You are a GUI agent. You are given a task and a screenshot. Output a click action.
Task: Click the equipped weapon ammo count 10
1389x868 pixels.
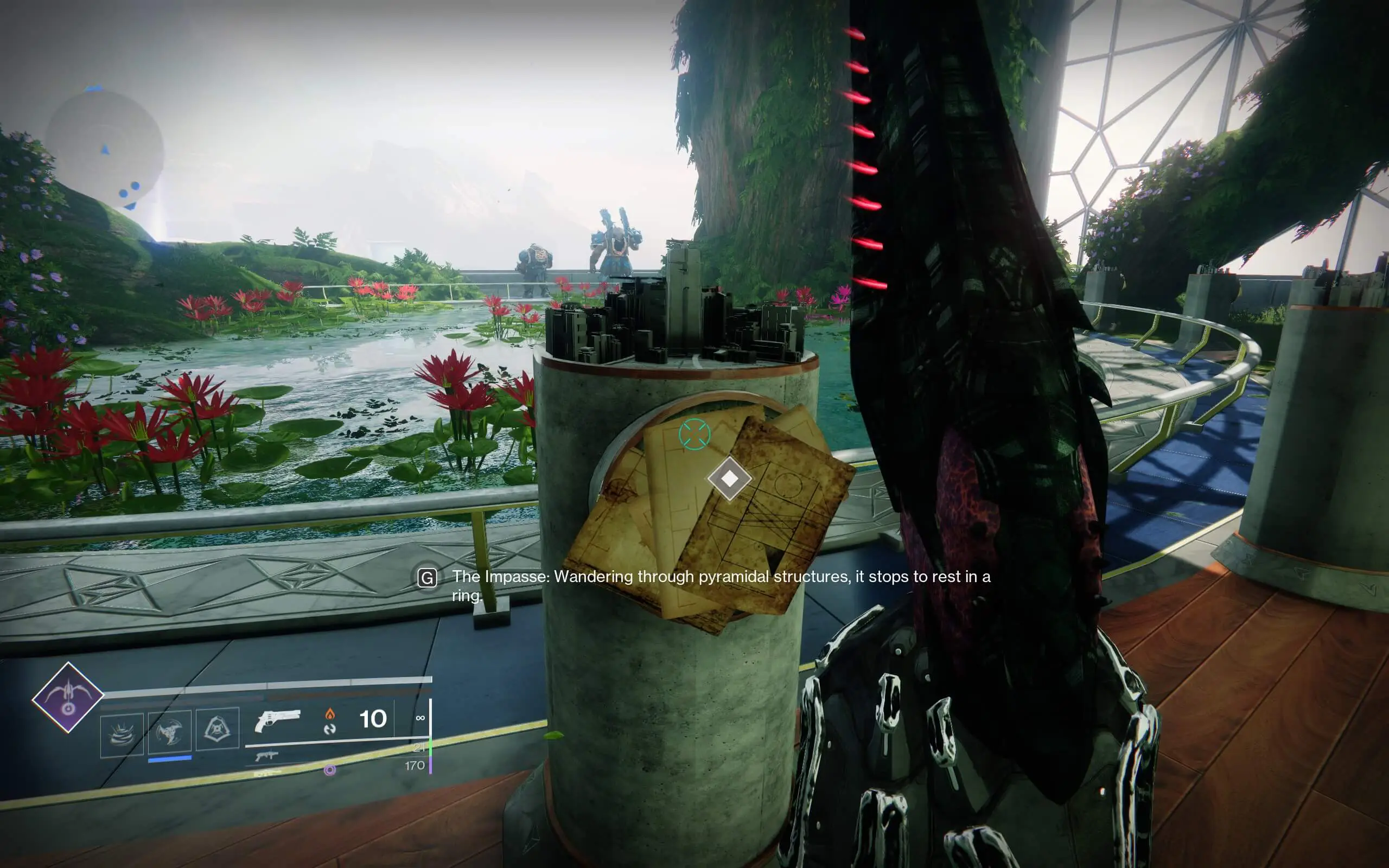(373, 718)
